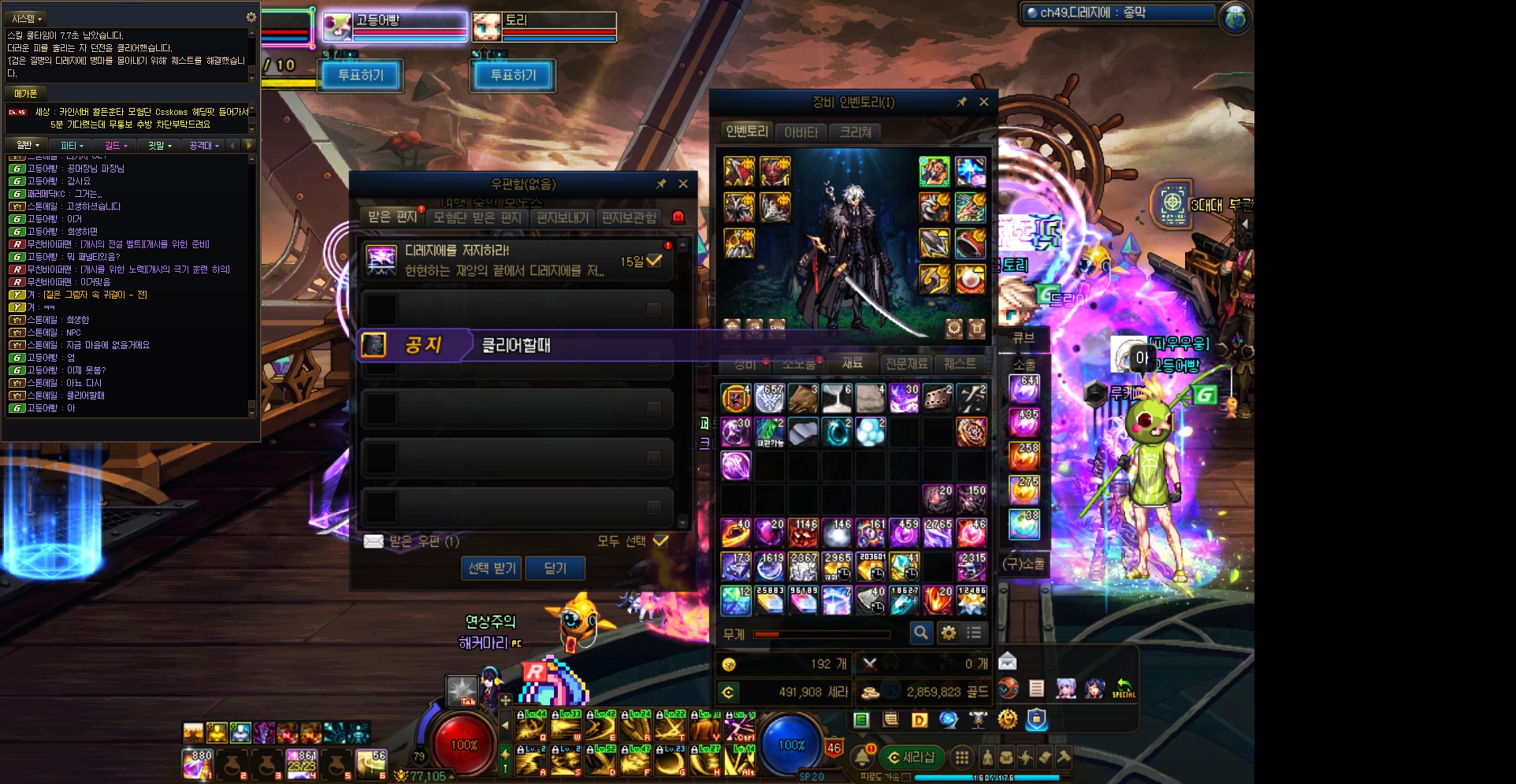Image resolution: width=1516 pixels, height=784 pixels.
Task: Open the 크리쳐 tab
Action: (x=856, y=132)
